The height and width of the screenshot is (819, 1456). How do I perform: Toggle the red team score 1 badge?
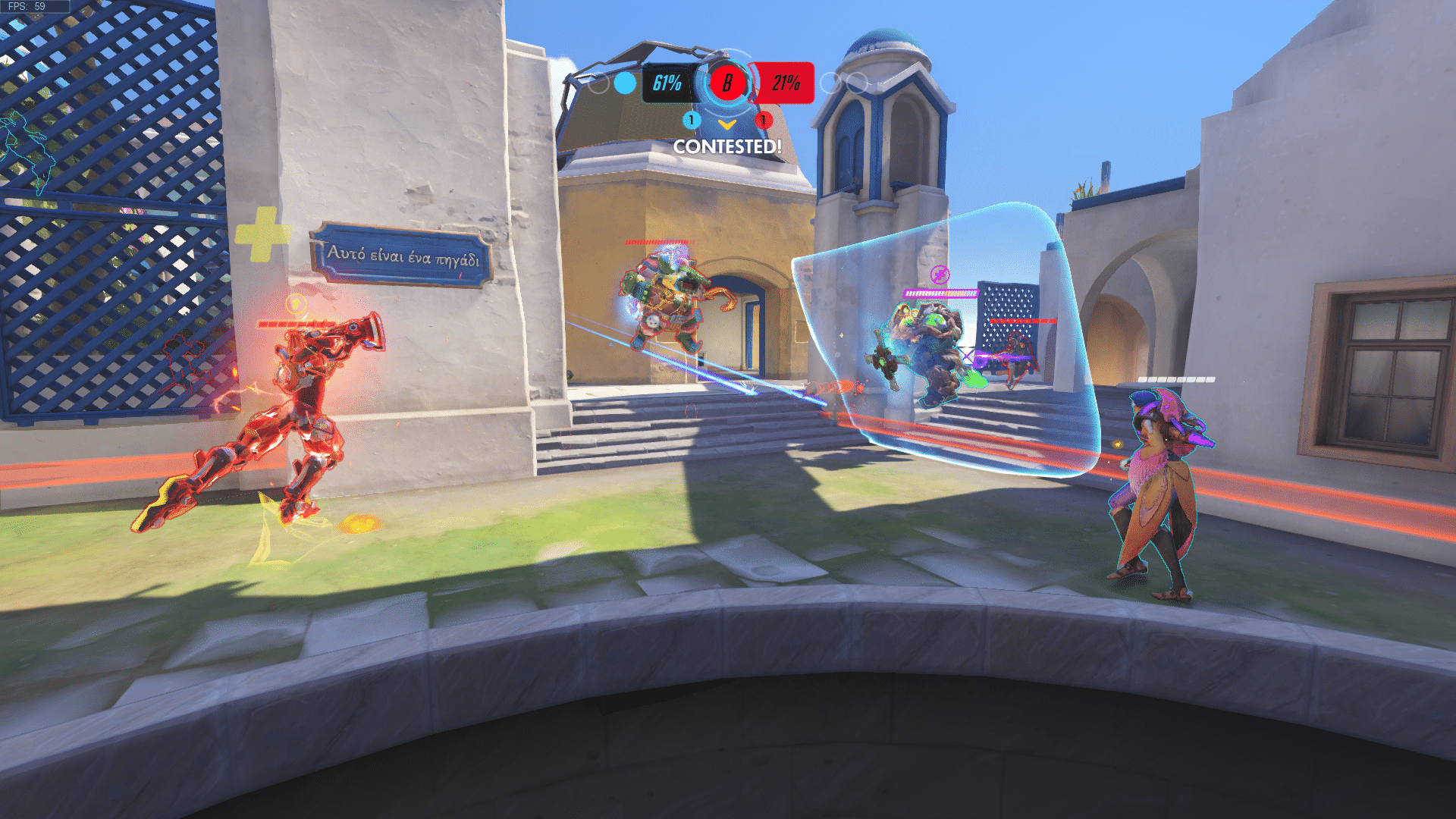(x=763, y=121)
